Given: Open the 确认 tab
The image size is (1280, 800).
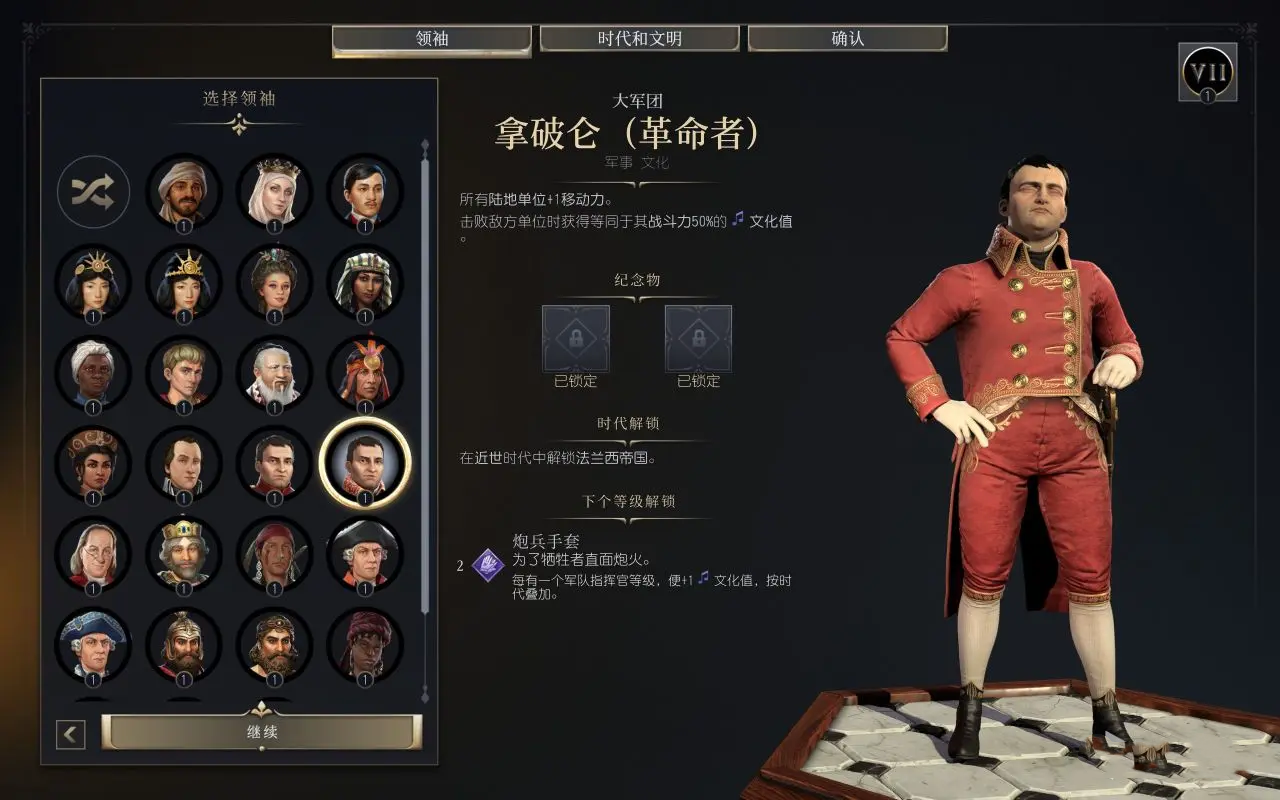Looking at the screenshot, I should (847, 39).
